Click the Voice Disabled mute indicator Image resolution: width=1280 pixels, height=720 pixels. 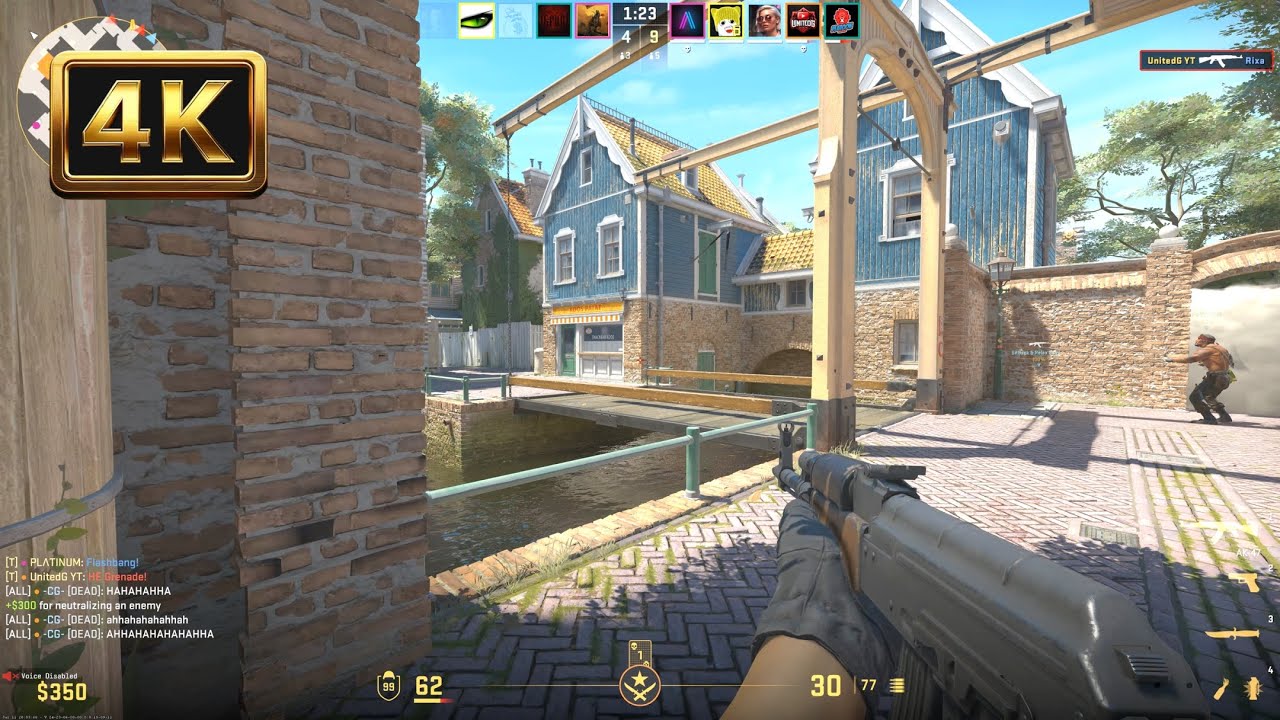point(49,676)
